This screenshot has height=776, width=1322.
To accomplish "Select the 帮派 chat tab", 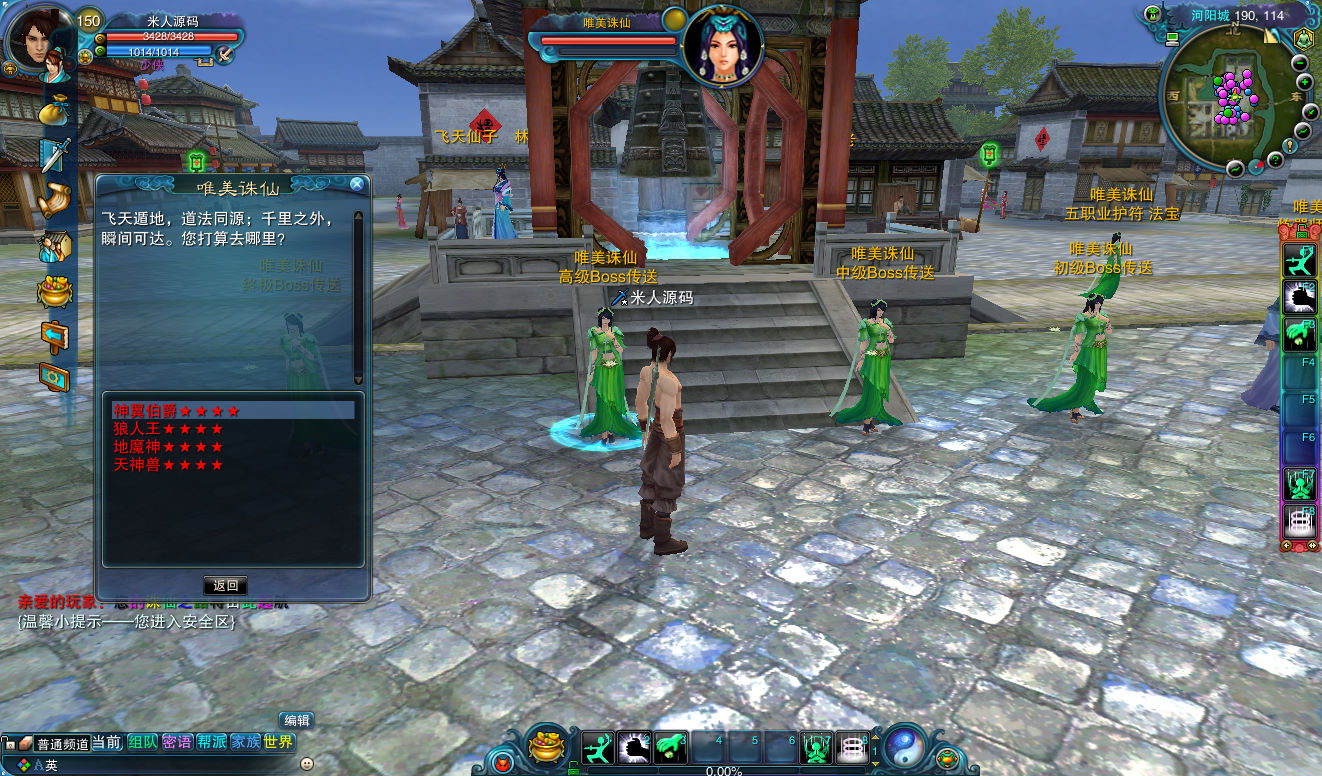I will pos(211,742).
